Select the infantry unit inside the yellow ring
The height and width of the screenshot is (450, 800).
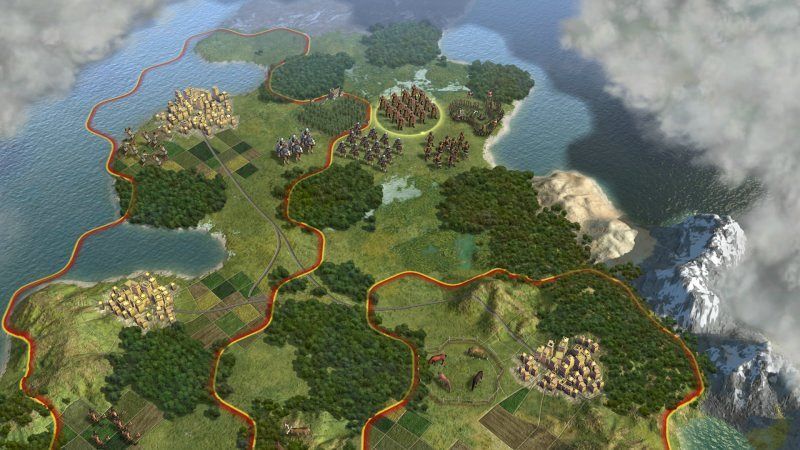tap(409, 108)
